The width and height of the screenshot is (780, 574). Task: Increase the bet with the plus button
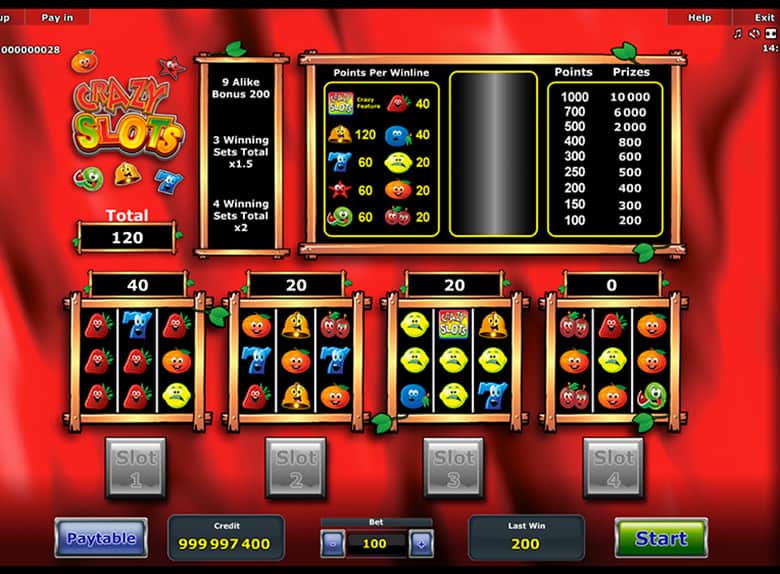[421, 544]
